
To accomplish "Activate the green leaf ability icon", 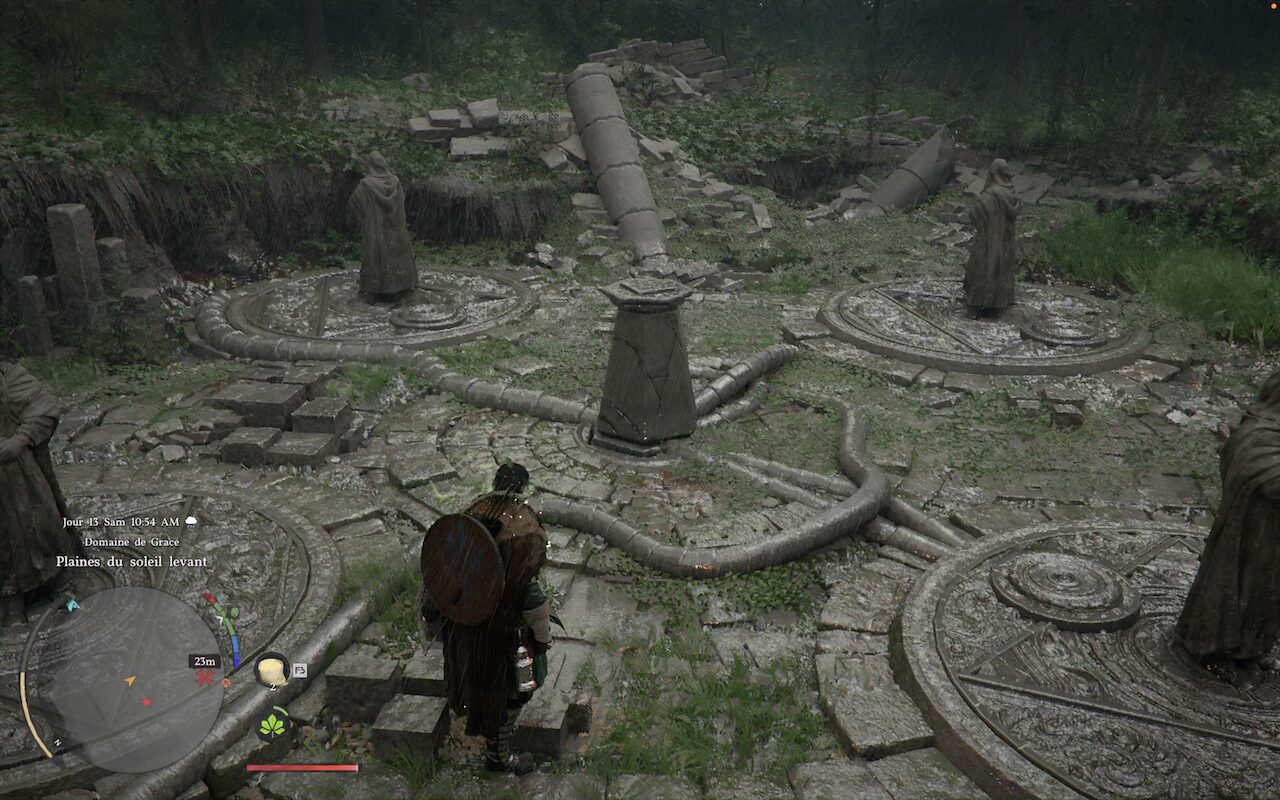I will tap(272, 725).
